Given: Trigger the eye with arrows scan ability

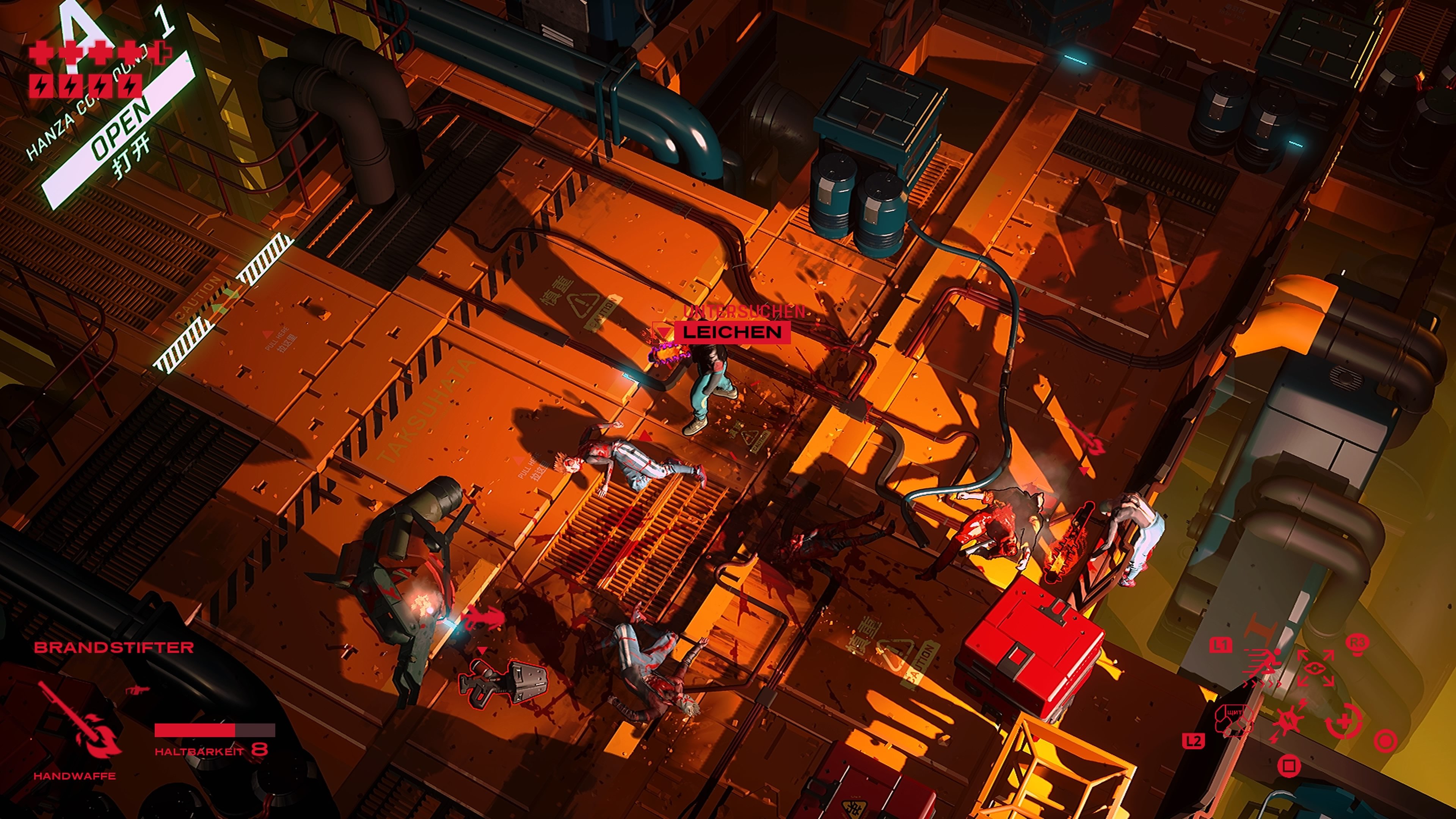Looking at the screenshot, I should 1315,668.
